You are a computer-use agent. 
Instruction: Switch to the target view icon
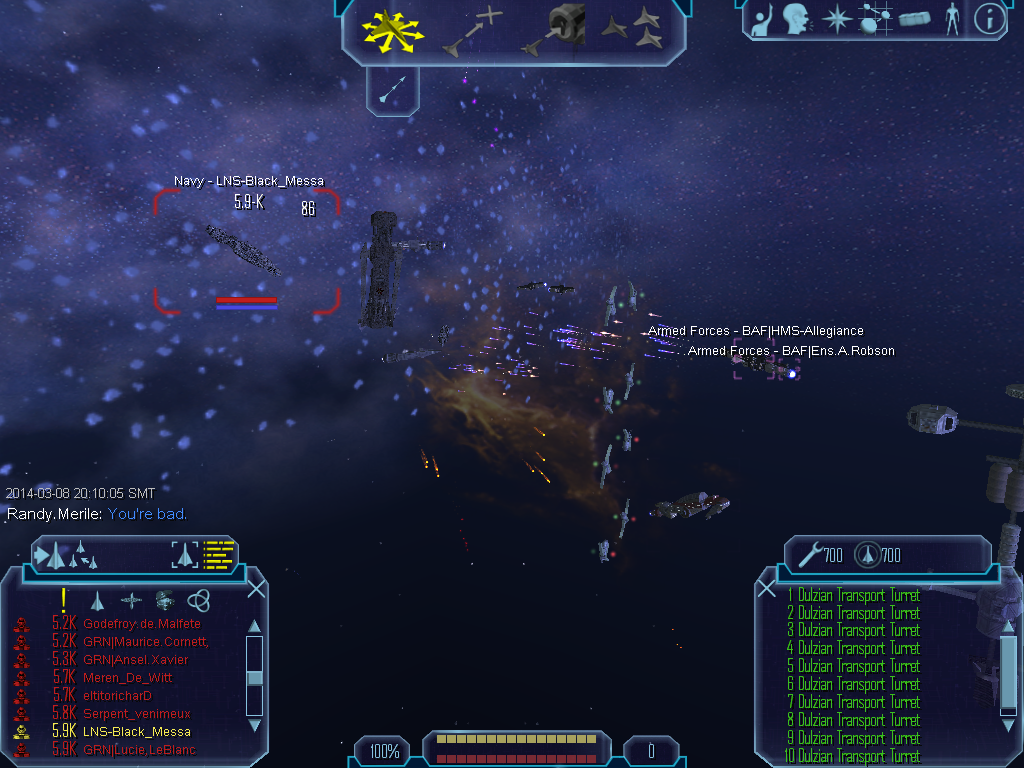click(x=186, y=554)
